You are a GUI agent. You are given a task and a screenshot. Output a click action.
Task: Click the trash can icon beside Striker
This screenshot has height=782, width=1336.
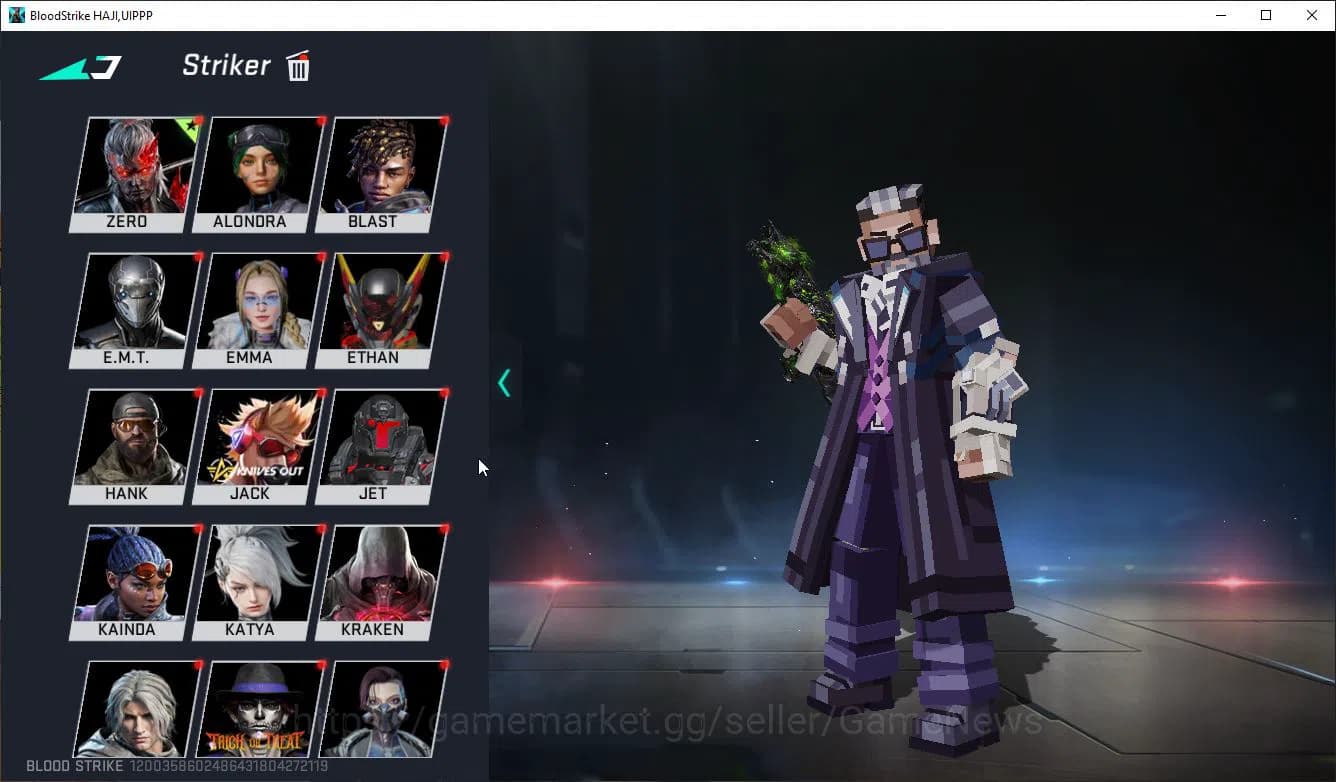[298, 66]
